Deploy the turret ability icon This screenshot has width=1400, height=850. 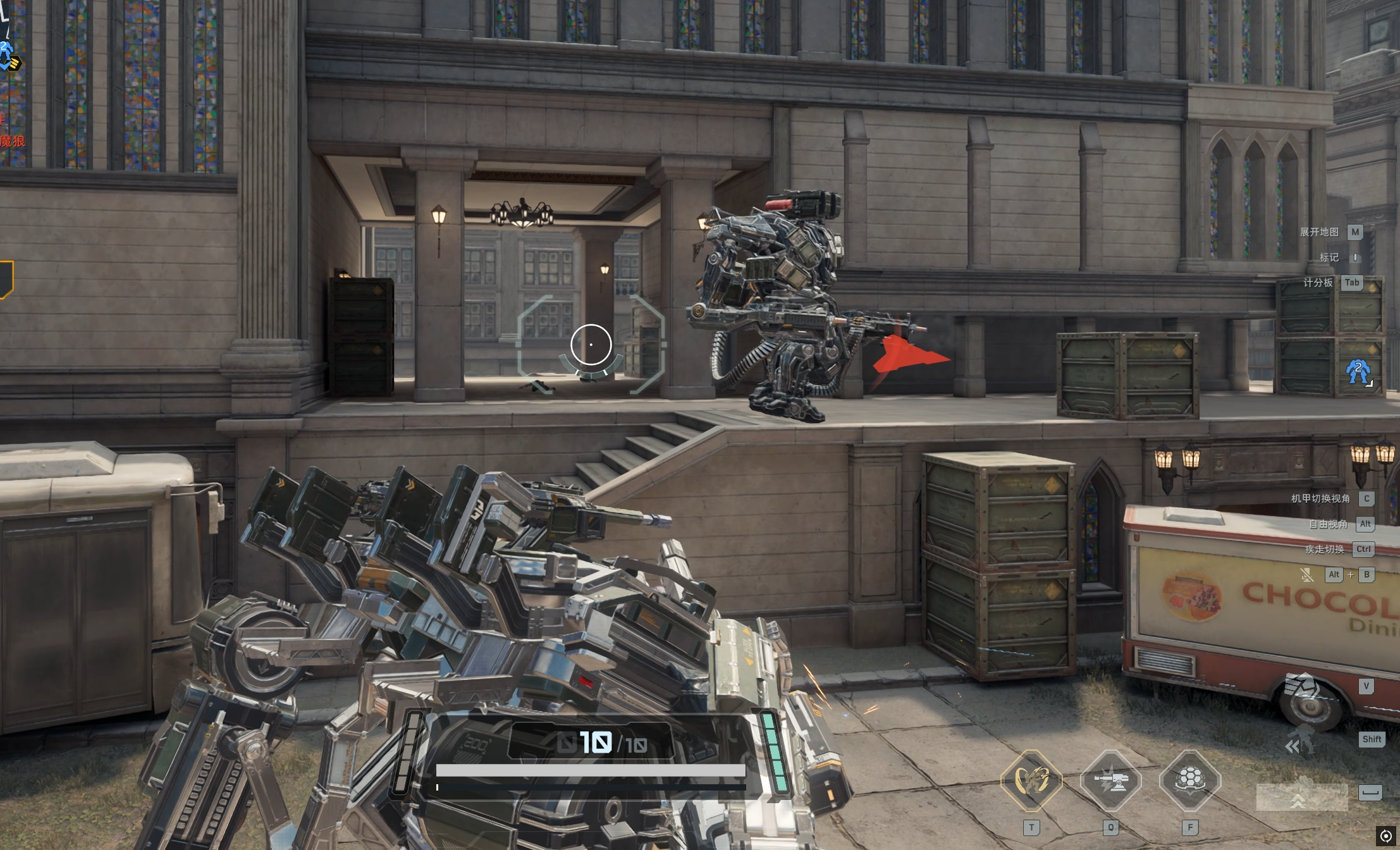[x=1110, y=780]
